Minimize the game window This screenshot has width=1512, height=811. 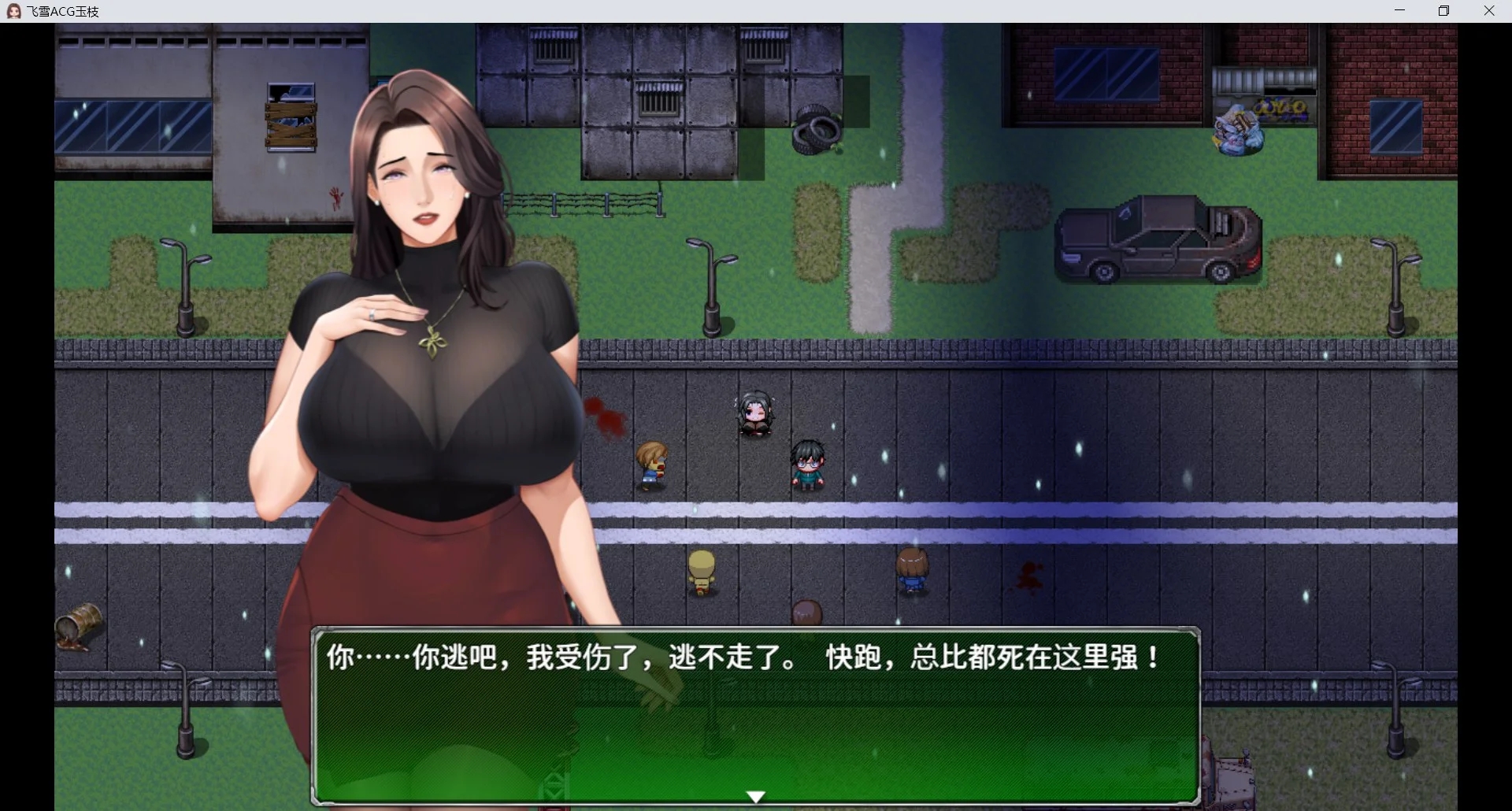[x=1400, y=10]
